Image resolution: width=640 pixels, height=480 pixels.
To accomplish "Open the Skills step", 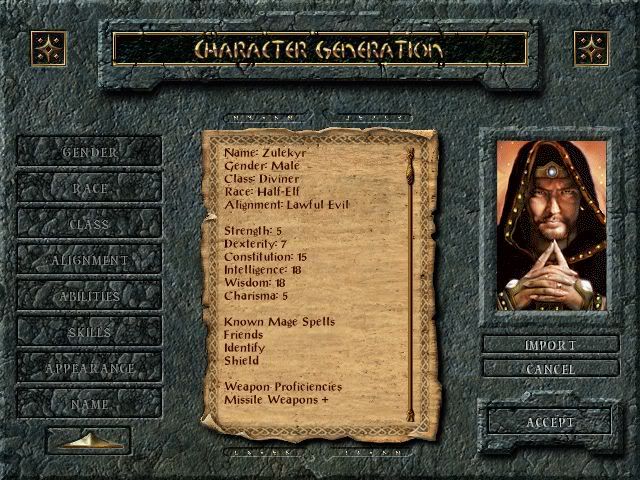I will coord(89,332).
